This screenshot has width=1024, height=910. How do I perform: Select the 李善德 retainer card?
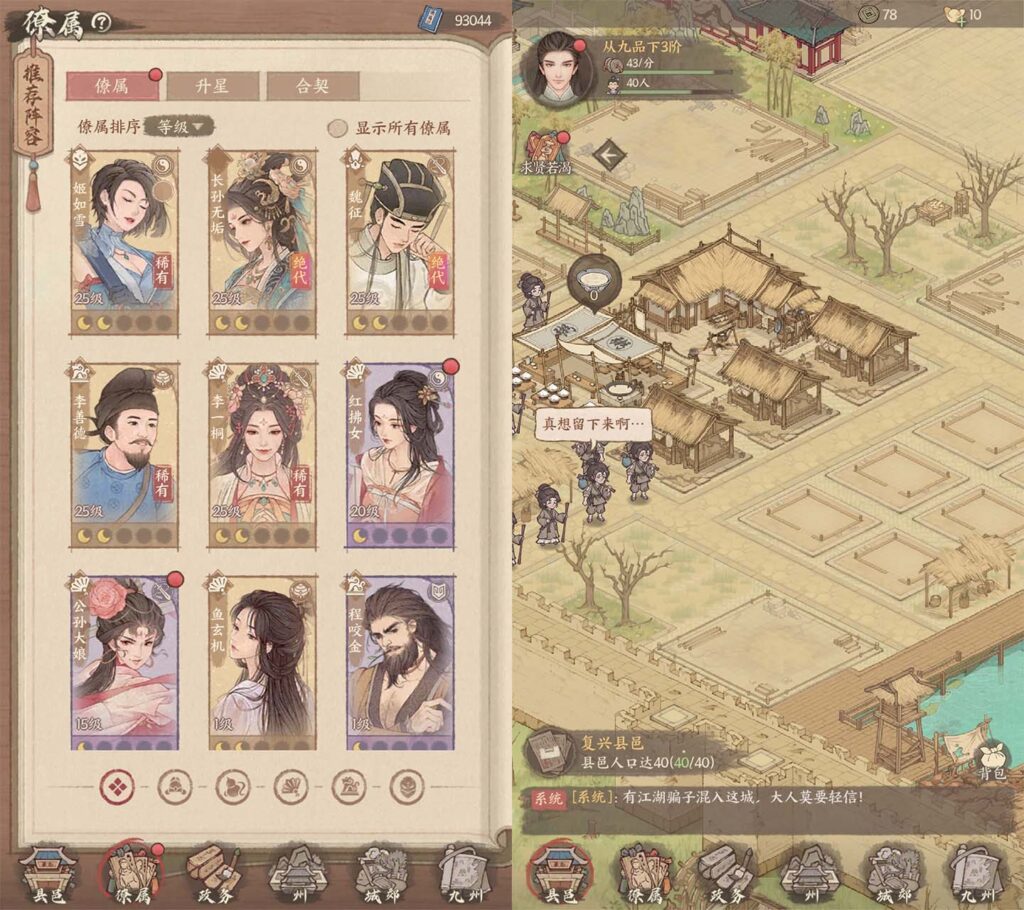point(124,456)
